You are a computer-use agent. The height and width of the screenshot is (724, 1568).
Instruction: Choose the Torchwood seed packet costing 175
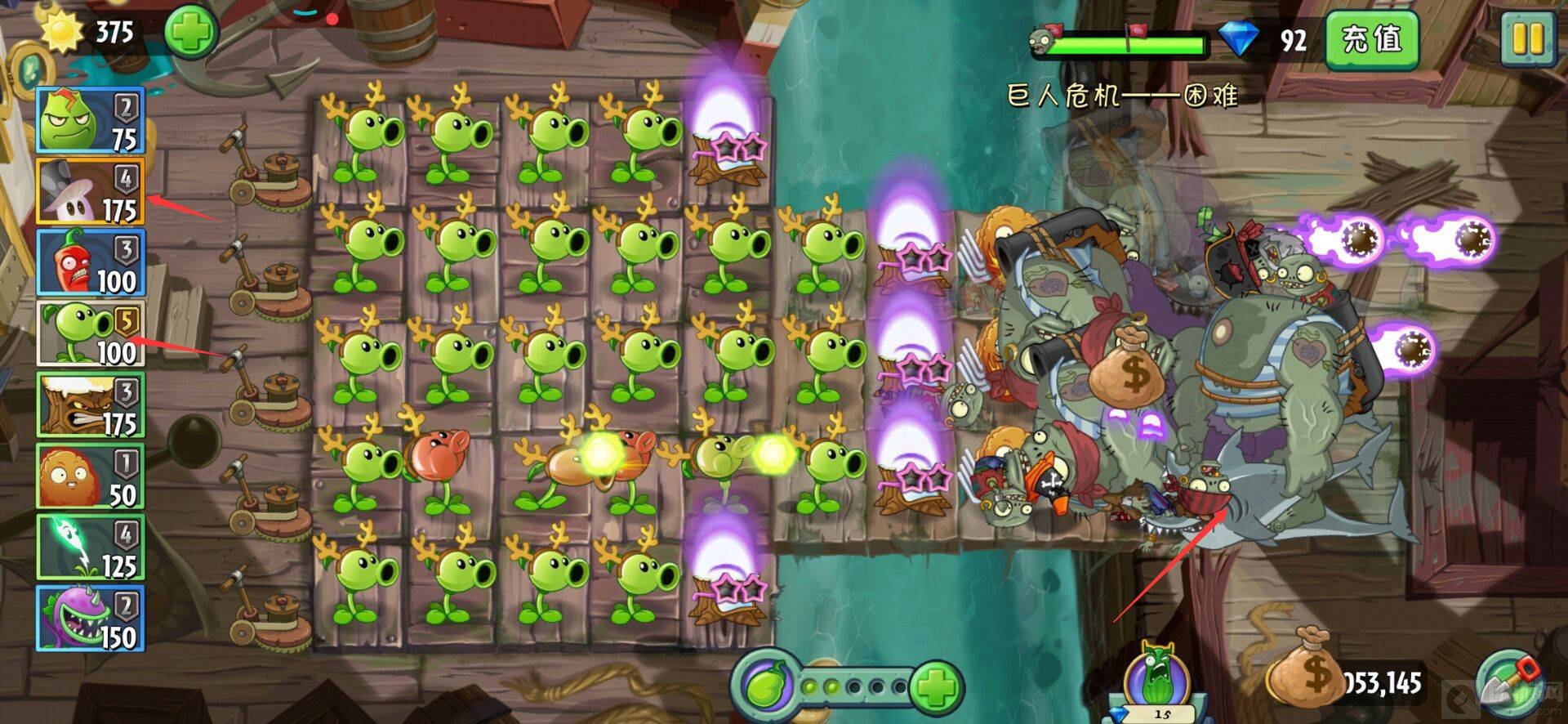(x=91, y=404)
